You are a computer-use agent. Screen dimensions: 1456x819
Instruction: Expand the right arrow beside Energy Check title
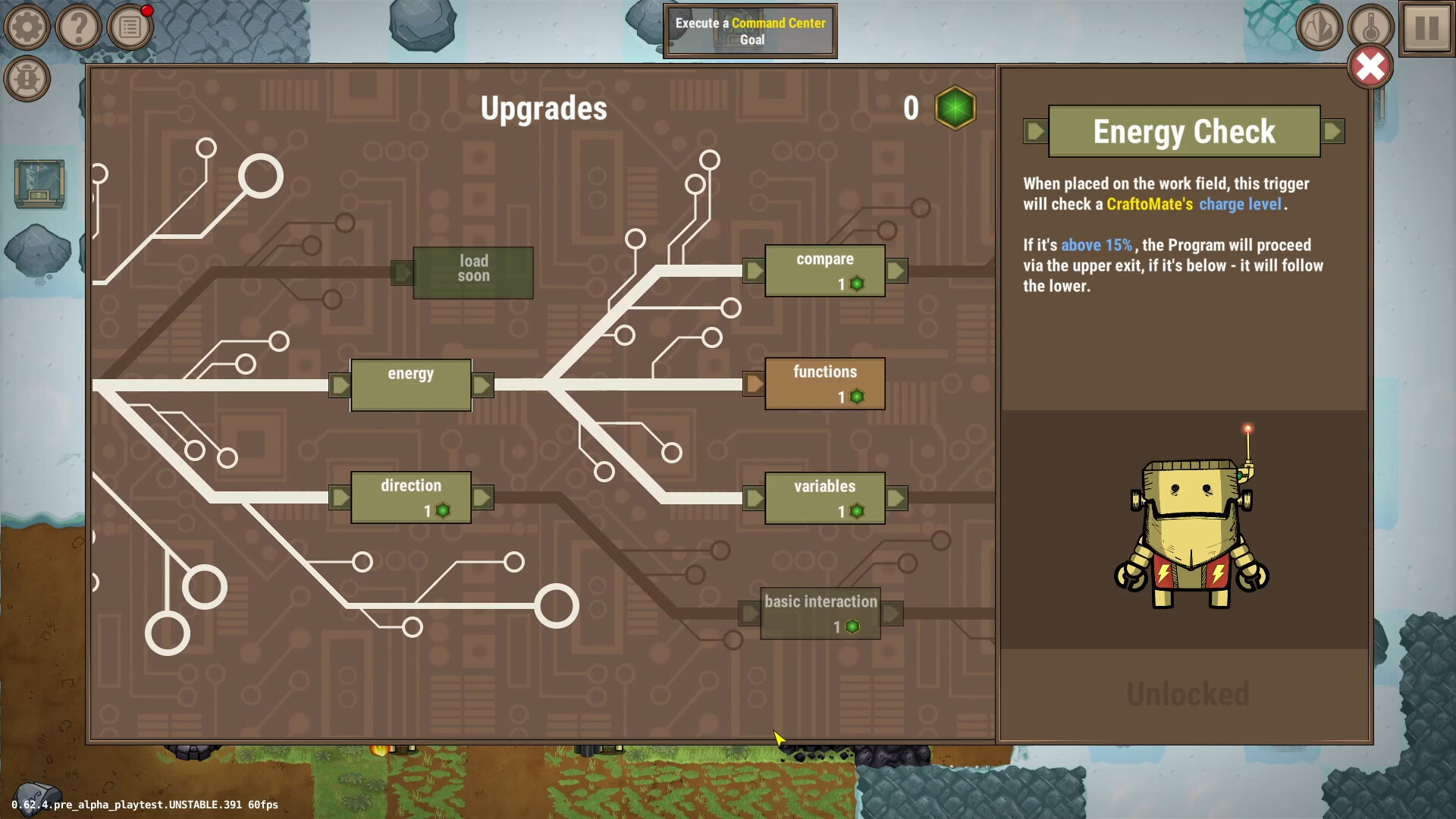(x=1333, y=130)
